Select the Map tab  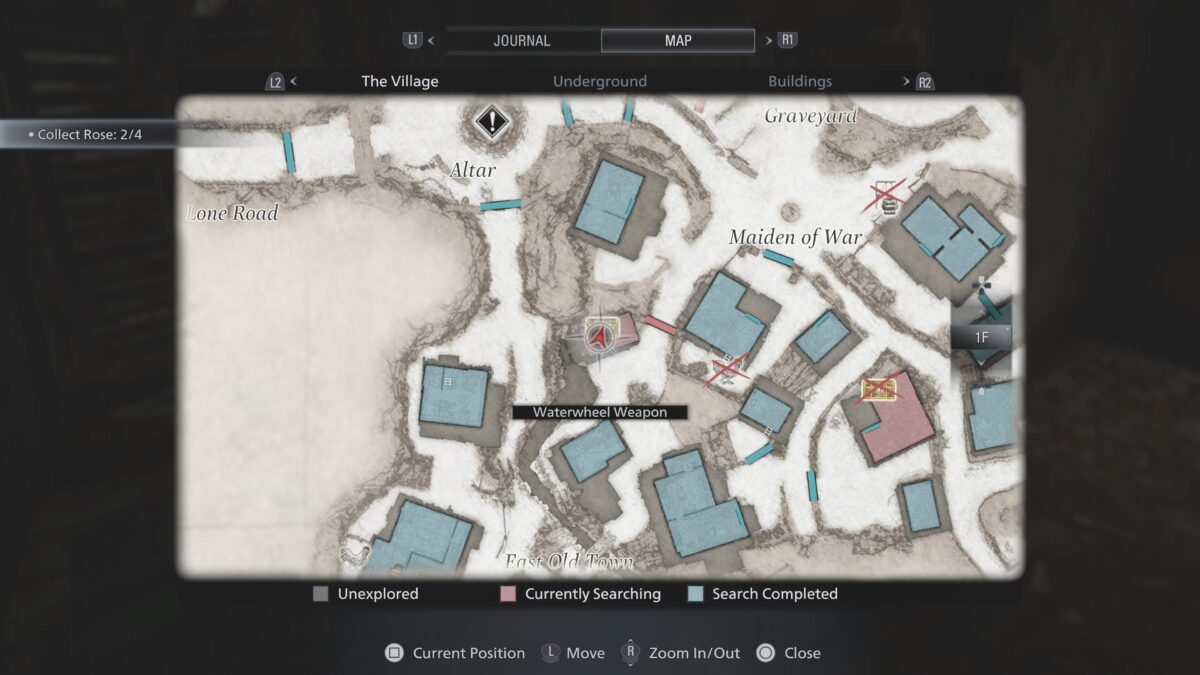(x=677, y=41)
